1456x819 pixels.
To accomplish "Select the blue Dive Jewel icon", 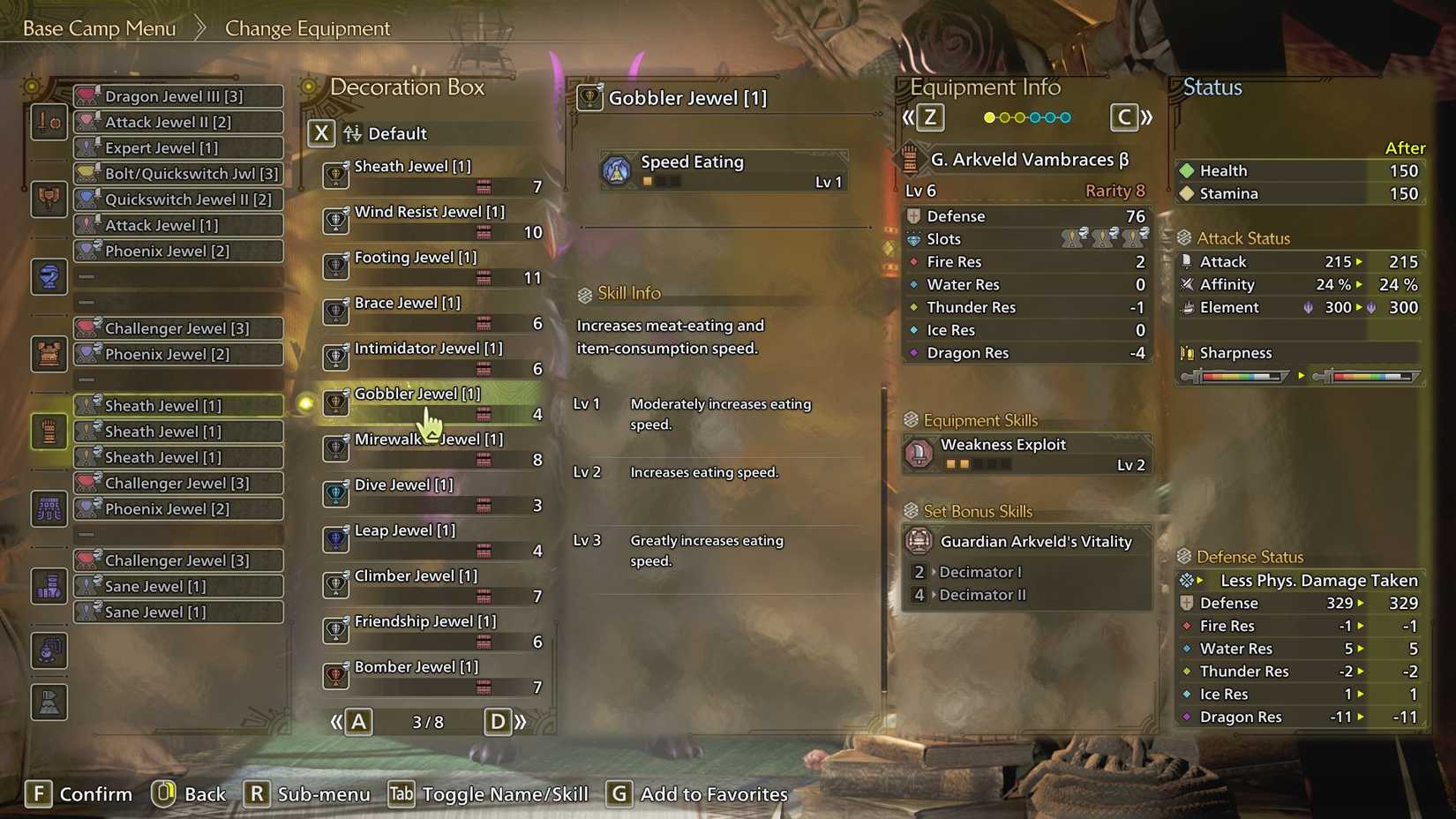I will (x=335, y=494).
